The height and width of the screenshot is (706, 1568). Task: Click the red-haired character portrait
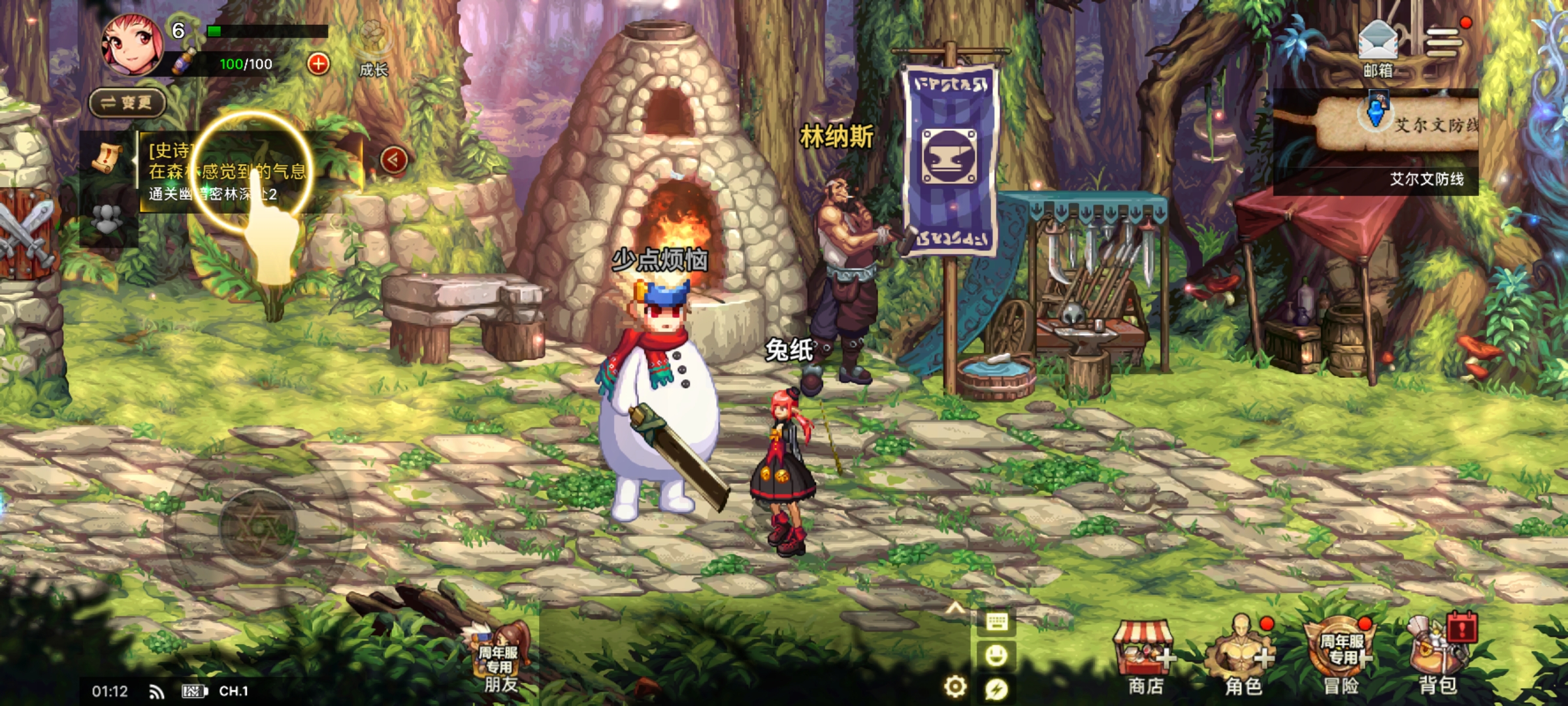pyautogui.click(x=133, y=44)
